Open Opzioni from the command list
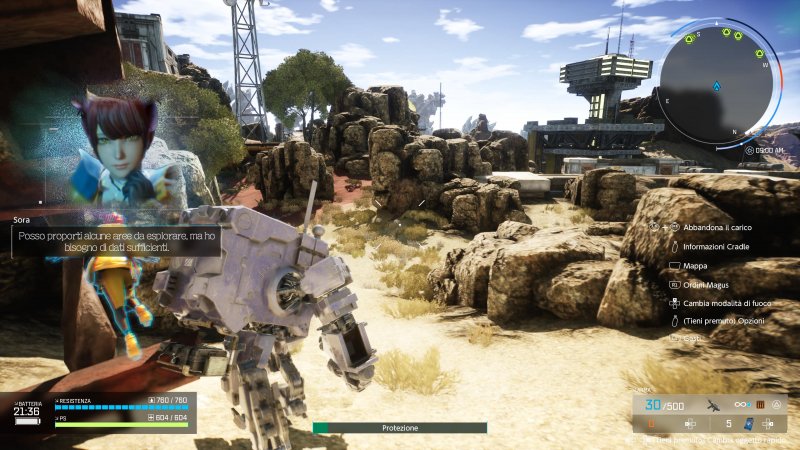This screenshot has width=800, height=450. (x=720, y=322)
